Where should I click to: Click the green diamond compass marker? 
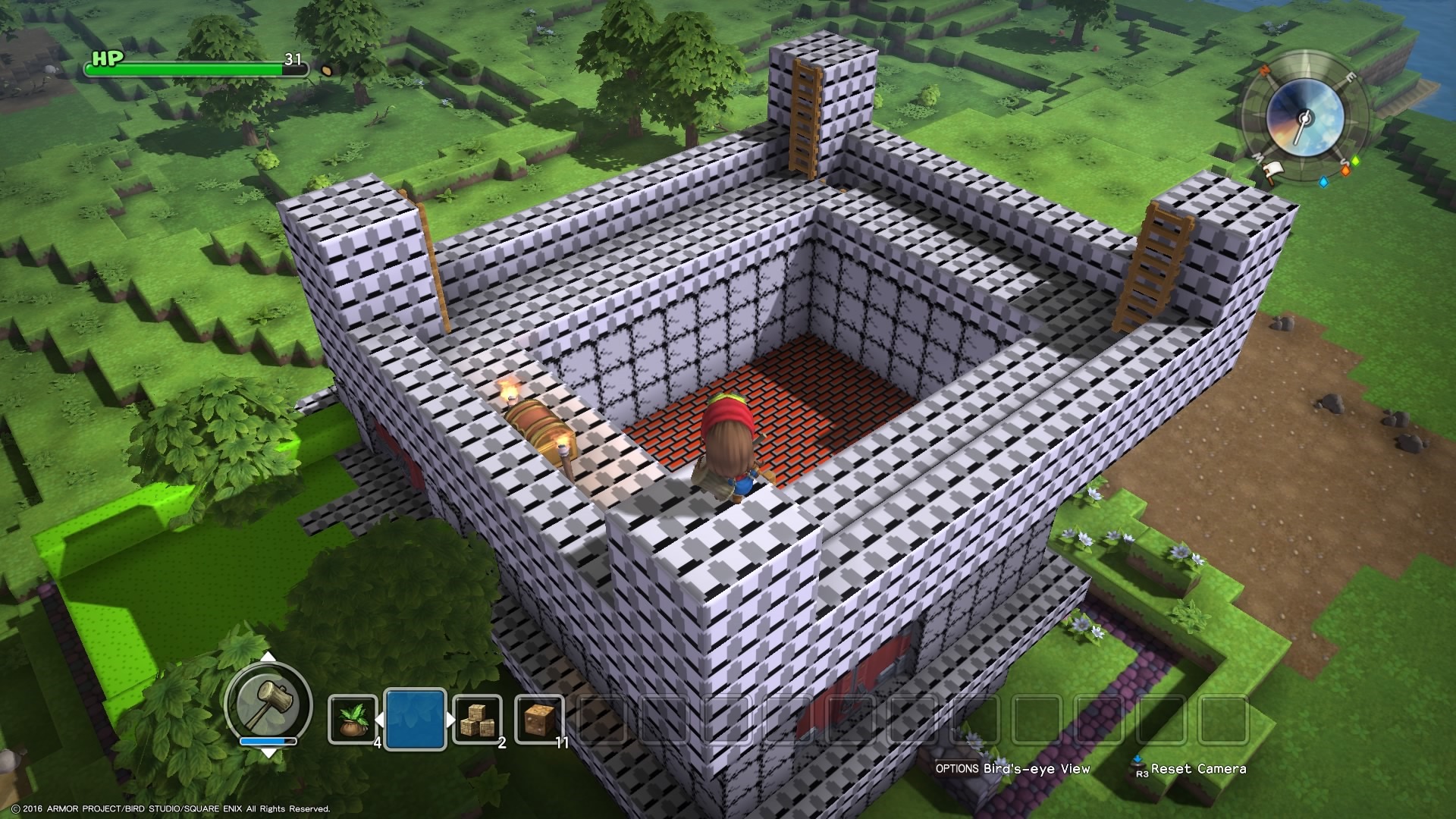[x=1357, y=161]
